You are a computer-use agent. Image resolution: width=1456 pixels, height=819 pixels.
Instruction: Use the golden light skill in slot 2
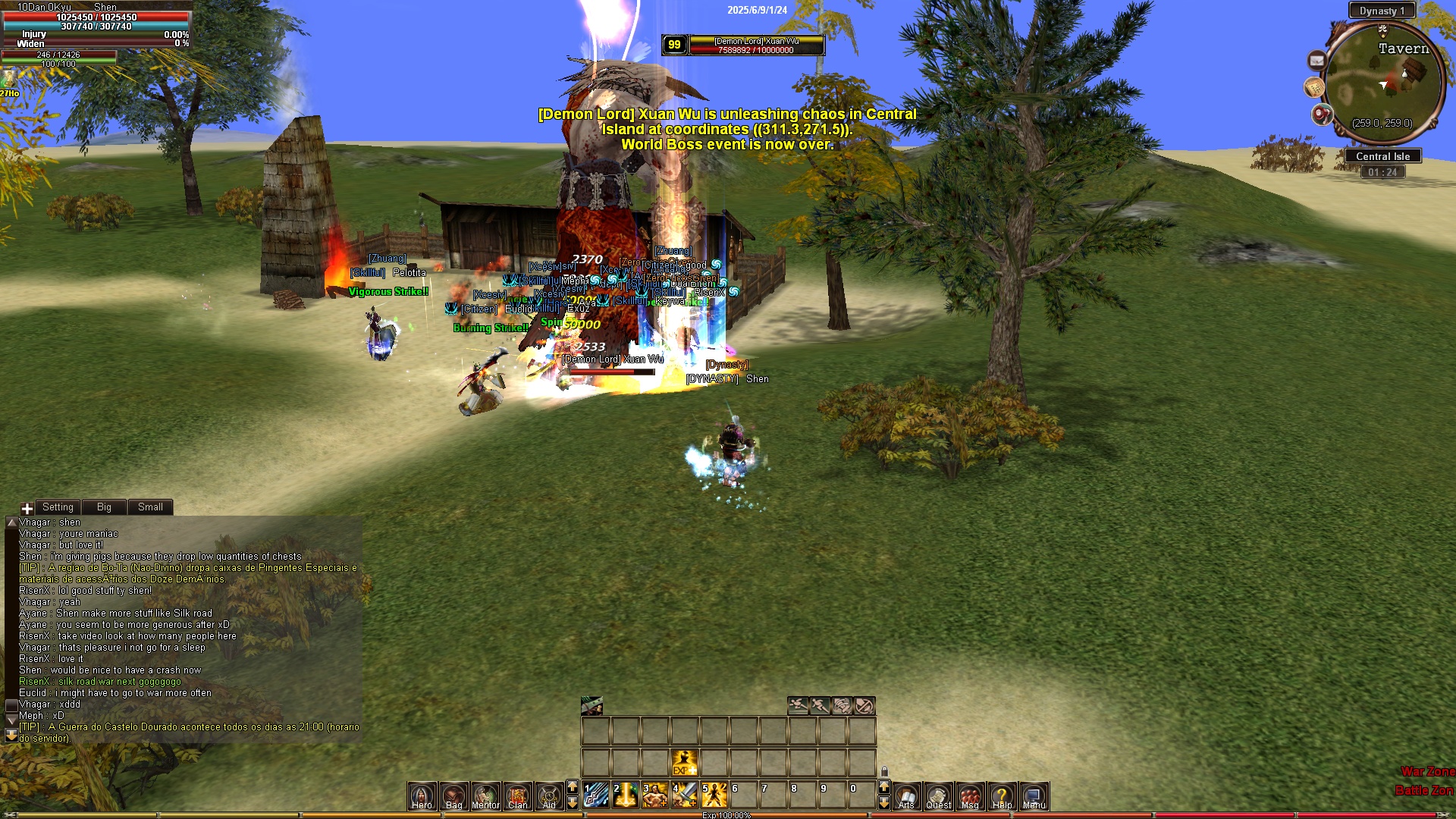click(626, 795)
